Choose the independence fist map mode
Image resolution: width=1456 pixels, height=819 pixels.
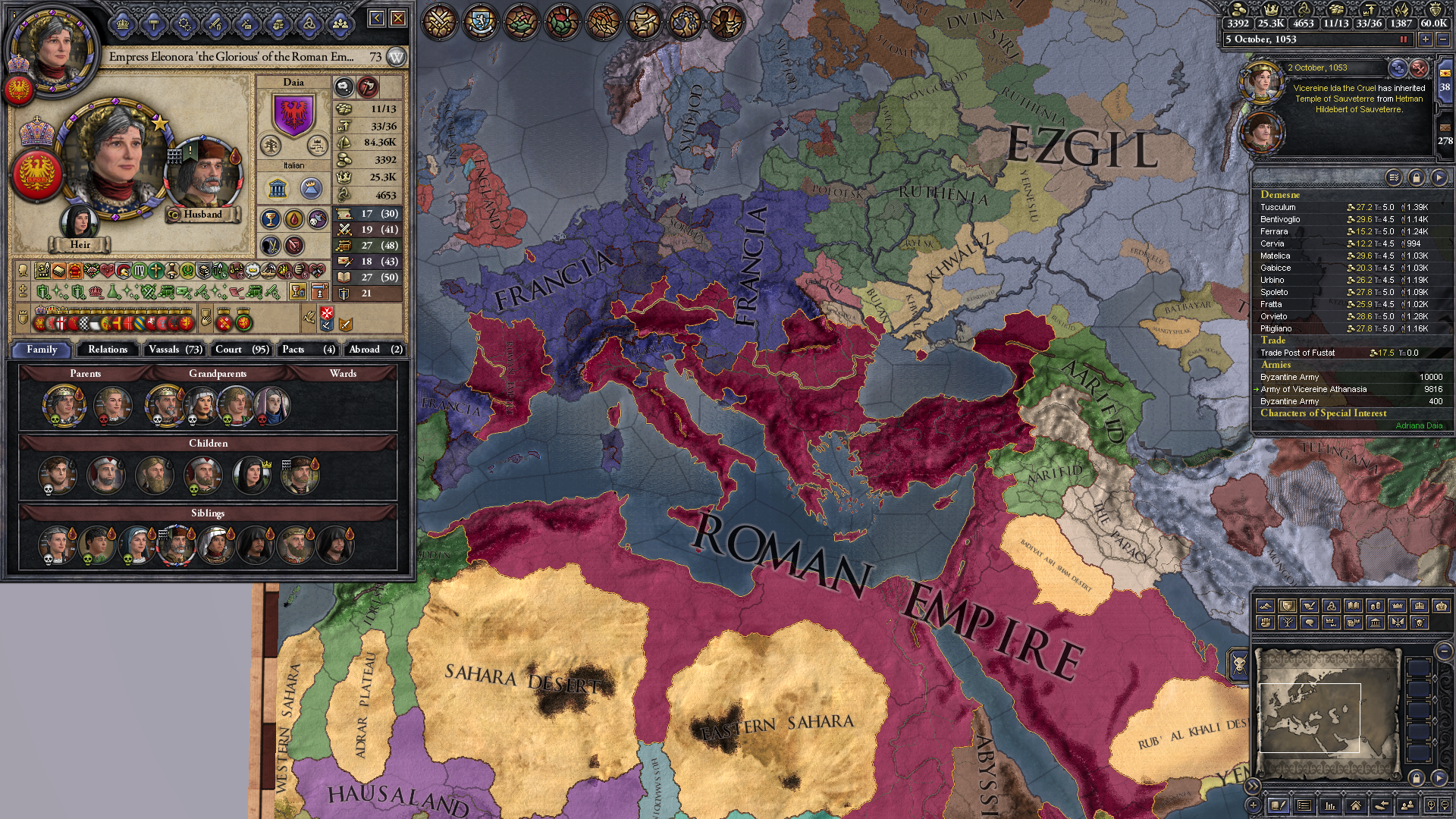coord(1266,622)
